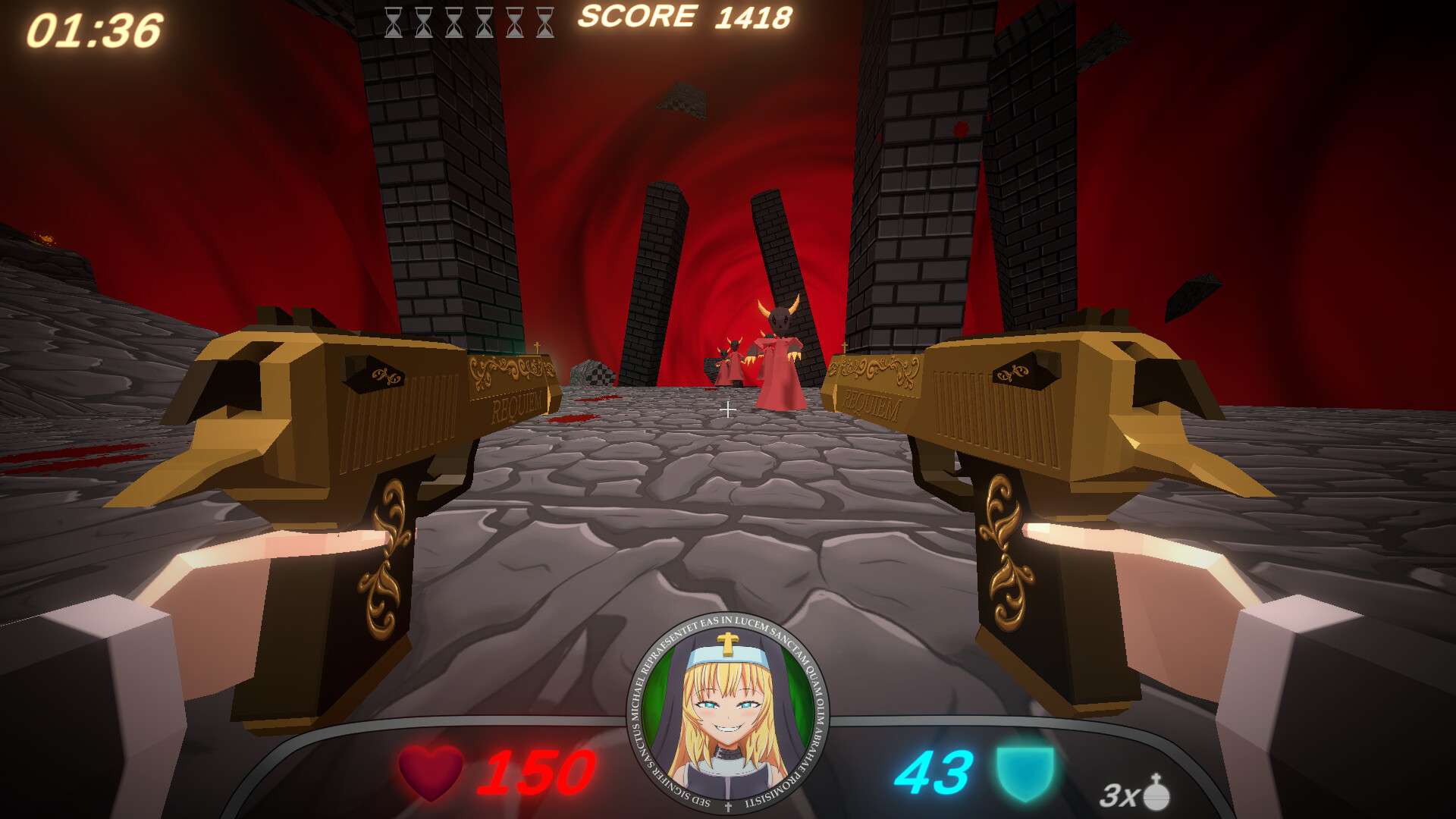Click the red heart health icon

coord(431,772)
